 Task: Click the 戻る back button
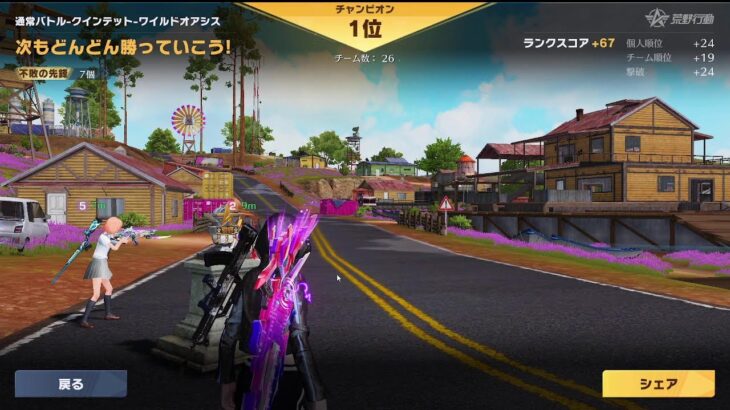point(71,384)
